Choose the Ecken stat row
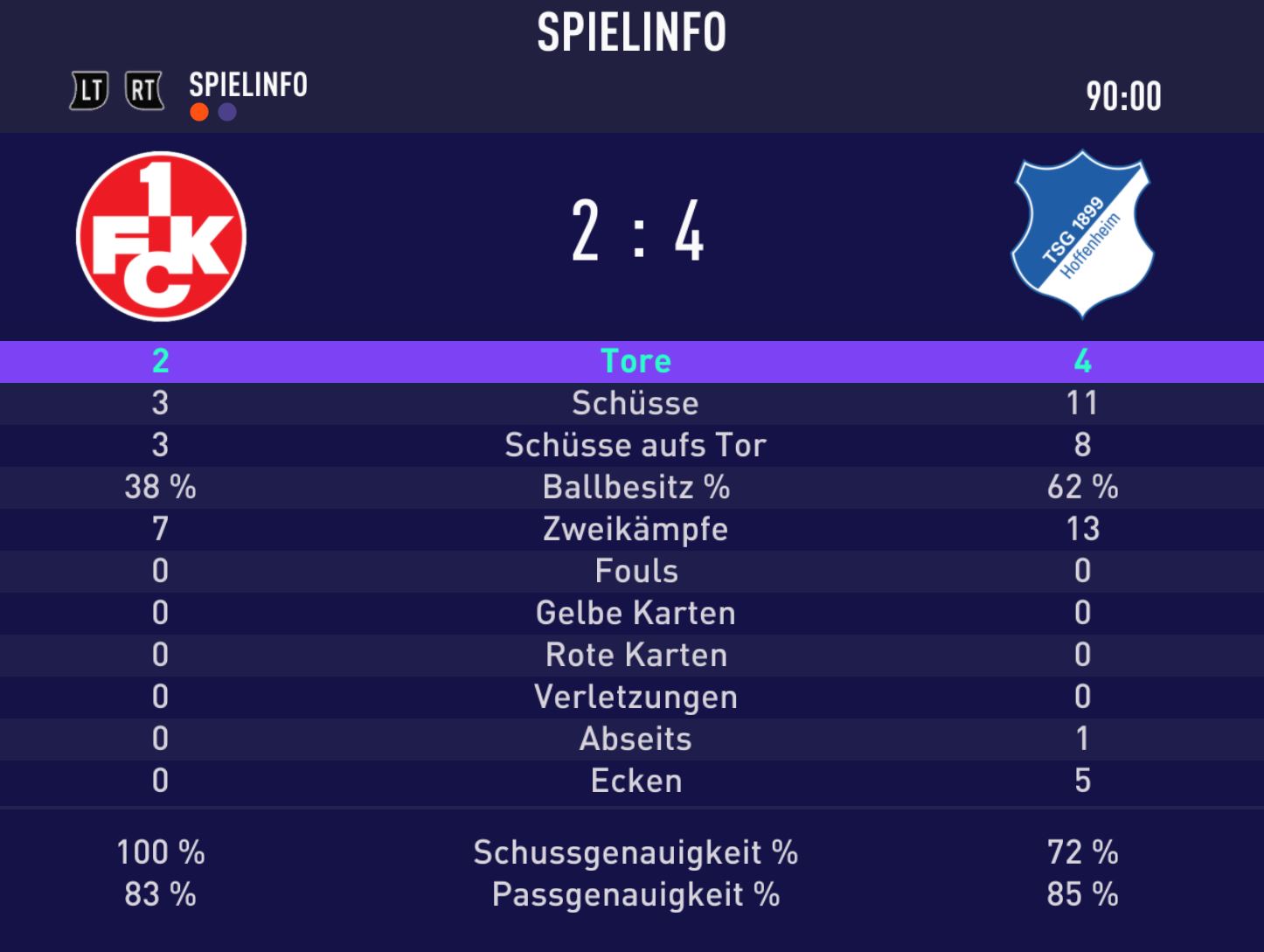 coord(635,781)
